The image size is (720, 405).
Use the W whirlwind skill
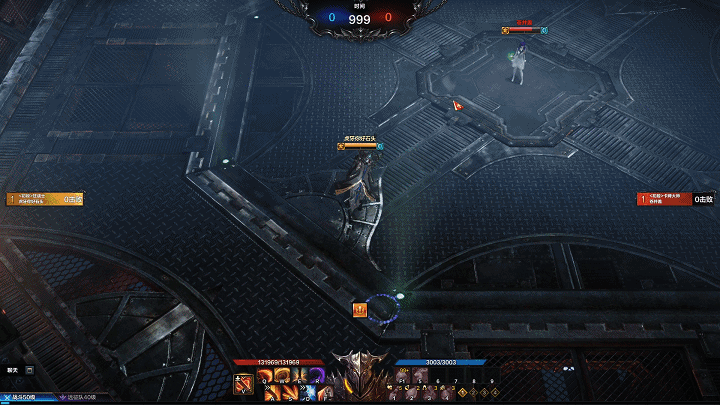coord(281,376)
